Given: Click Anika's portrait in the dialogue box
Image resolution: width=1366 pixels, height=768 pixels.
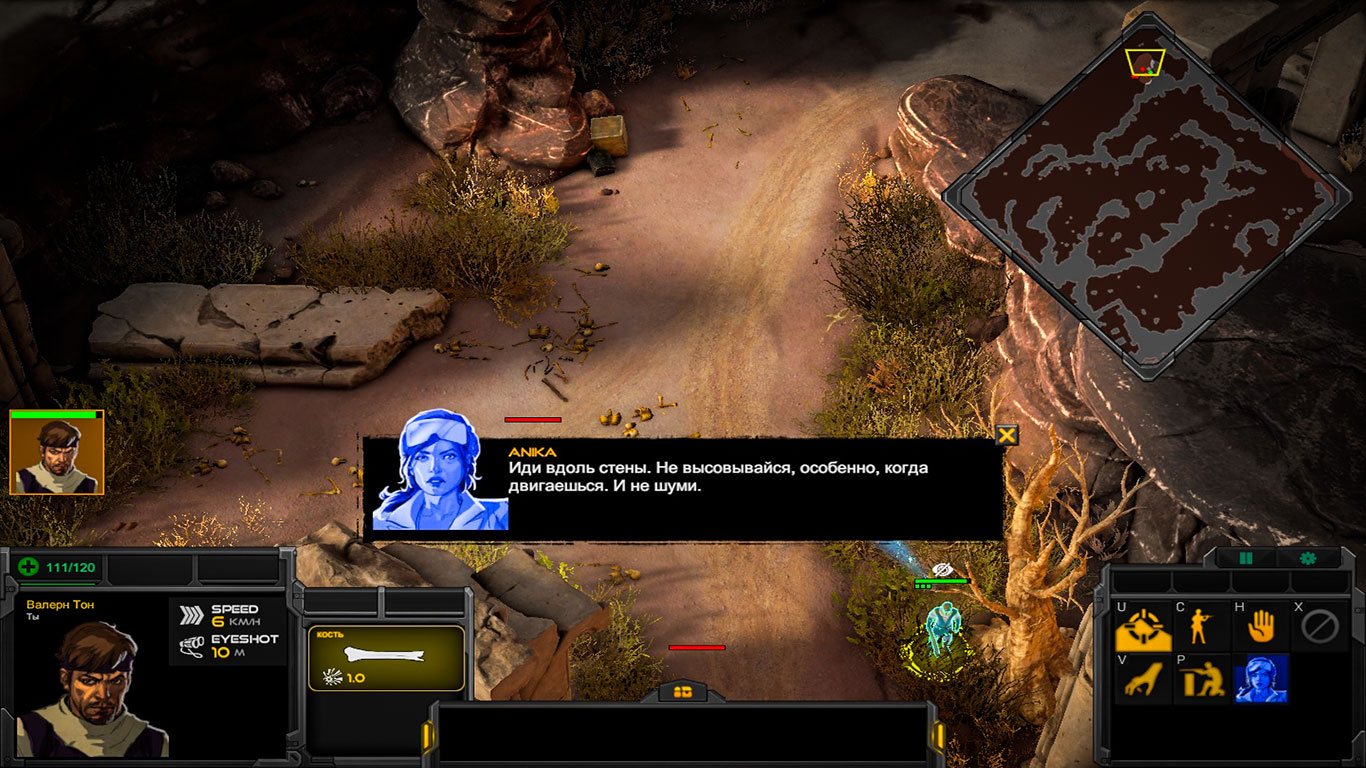Looking at the screenshot, I should pos(440,473).
